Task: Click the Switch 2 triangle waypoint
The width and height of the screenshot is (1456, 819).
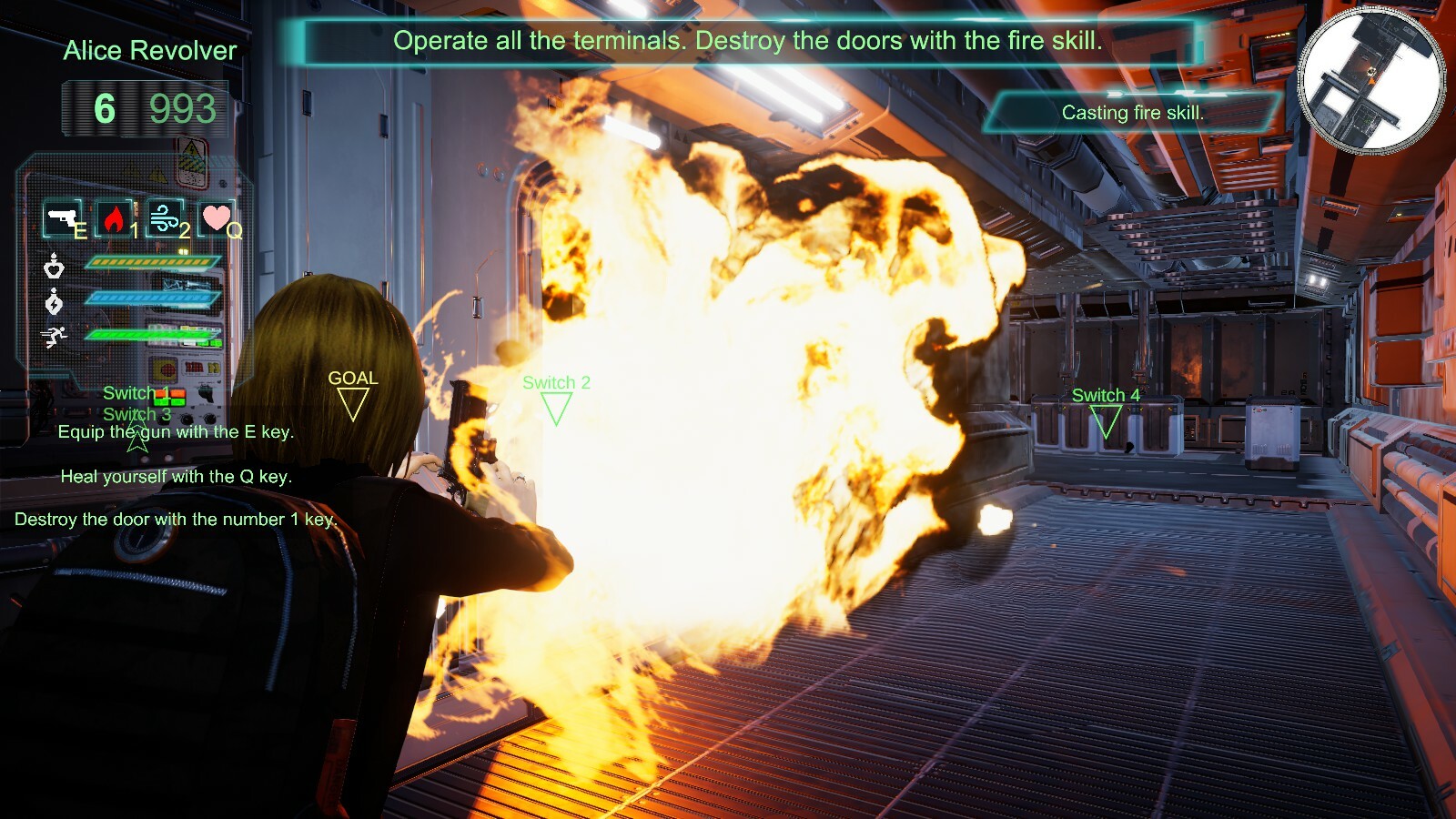Action: coord(556,409)
